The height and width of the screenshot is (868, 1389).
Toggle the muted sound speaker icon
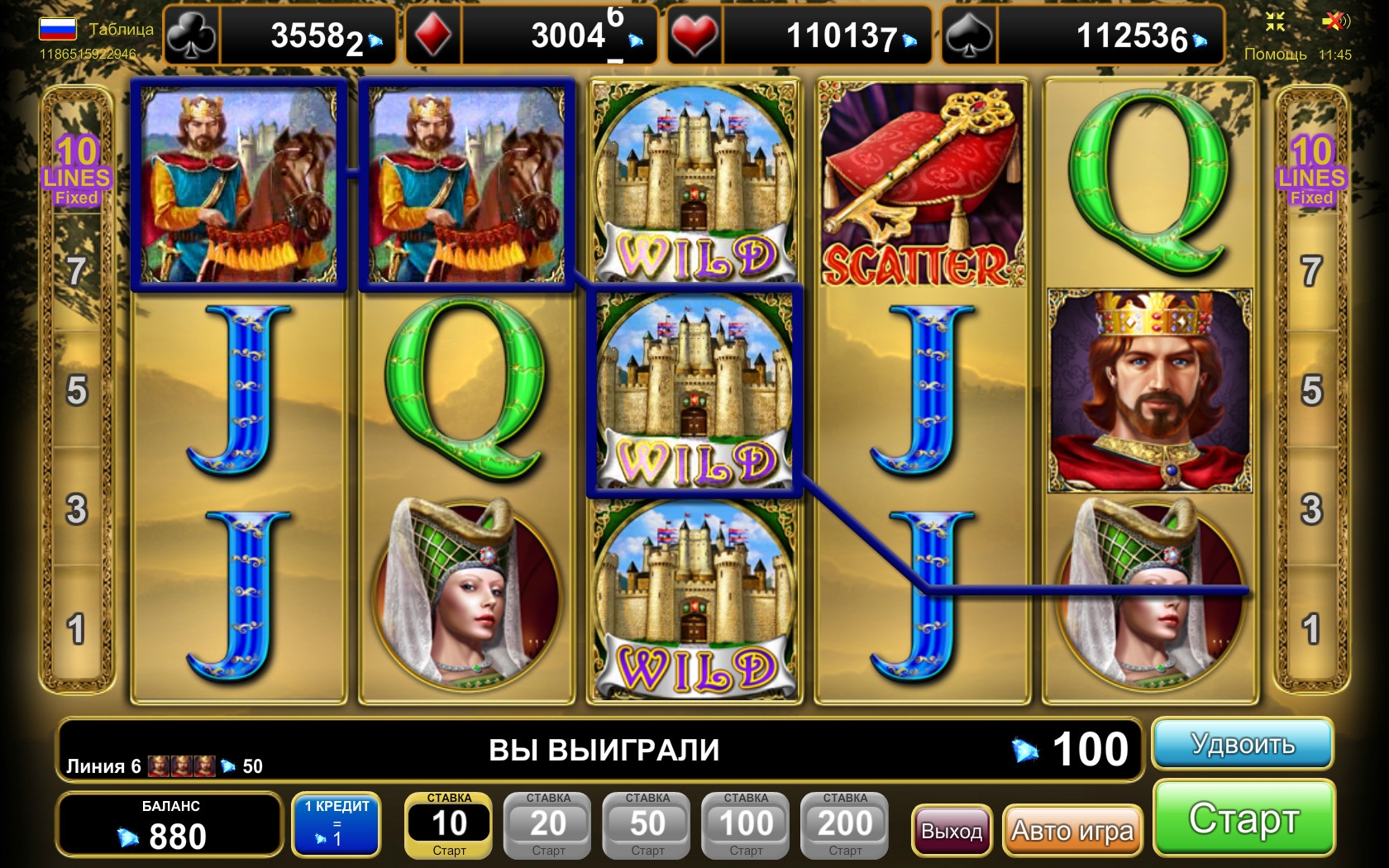coord(1334,21)
